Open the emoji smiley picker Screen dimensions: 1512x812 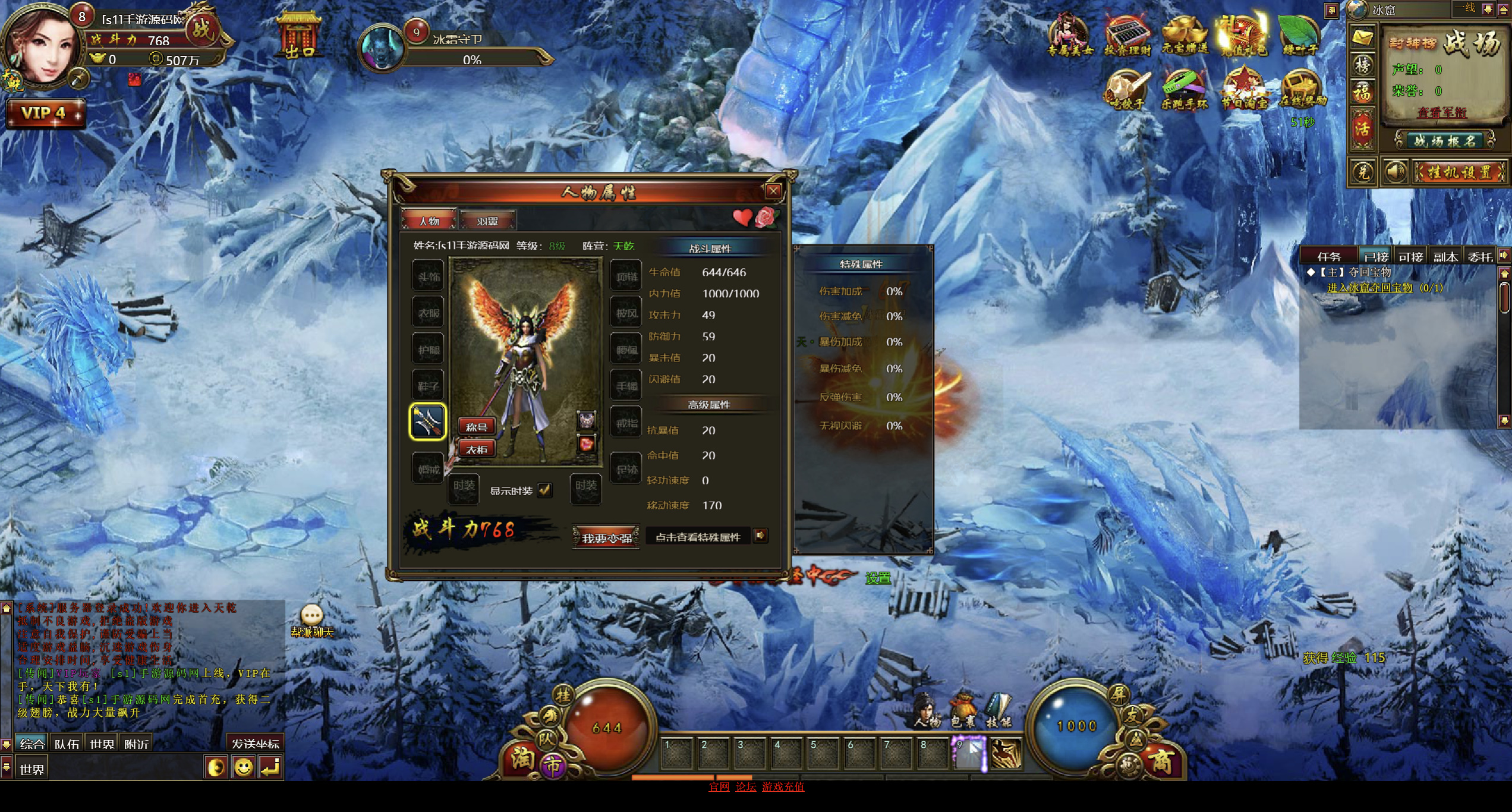pos(243,767)
